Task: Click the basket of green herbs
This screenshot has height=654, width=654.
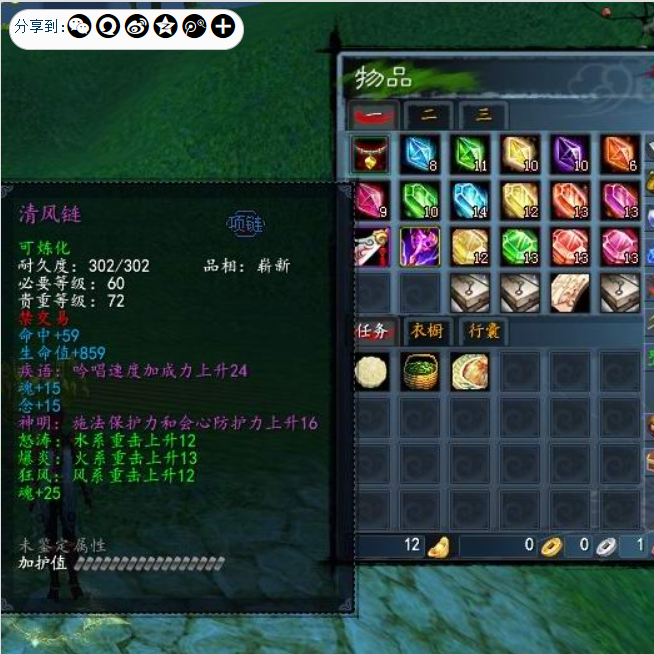Action: (420, 371)
